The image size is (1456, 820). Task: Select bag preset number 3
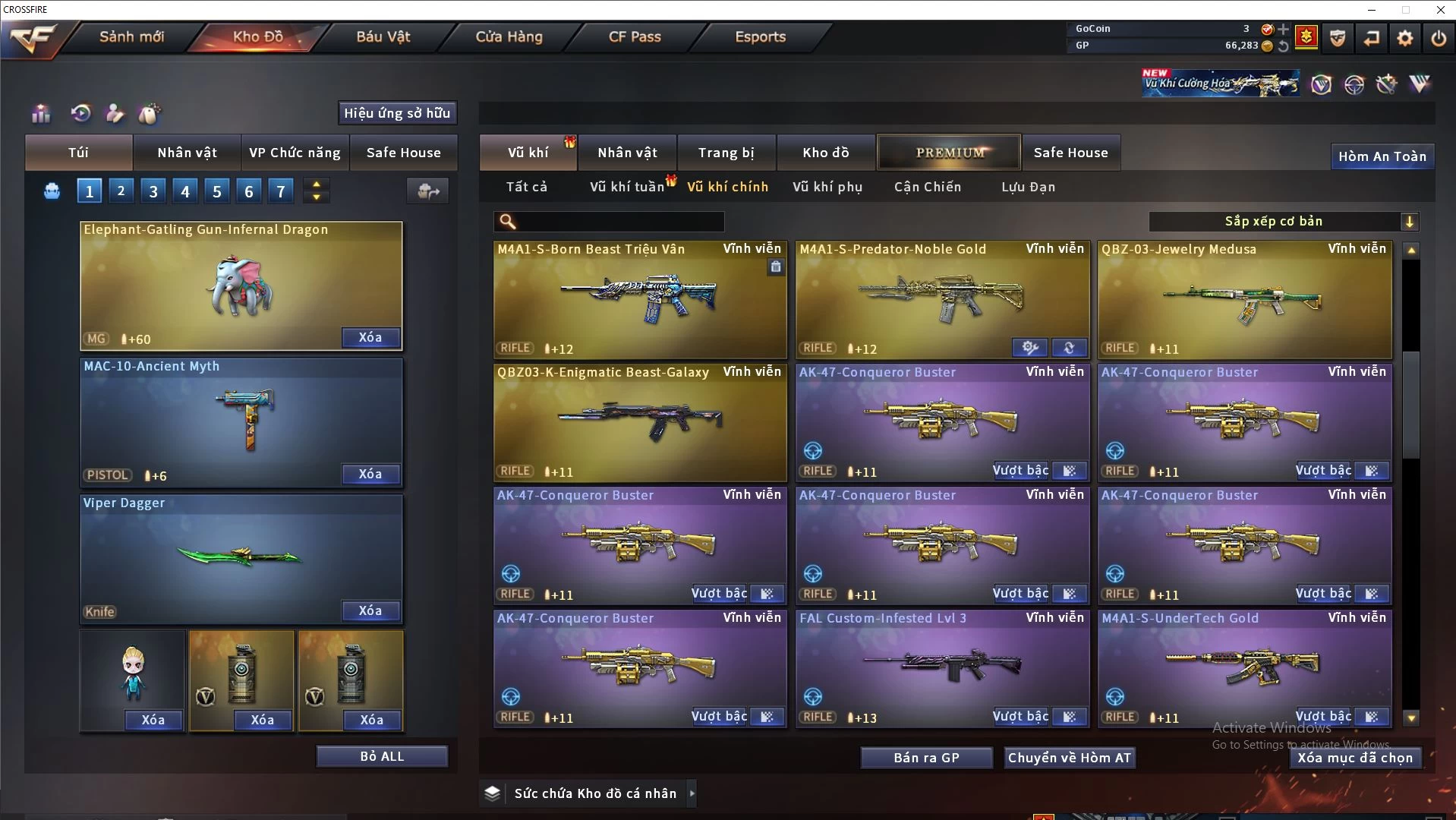(x=153, y=191)
